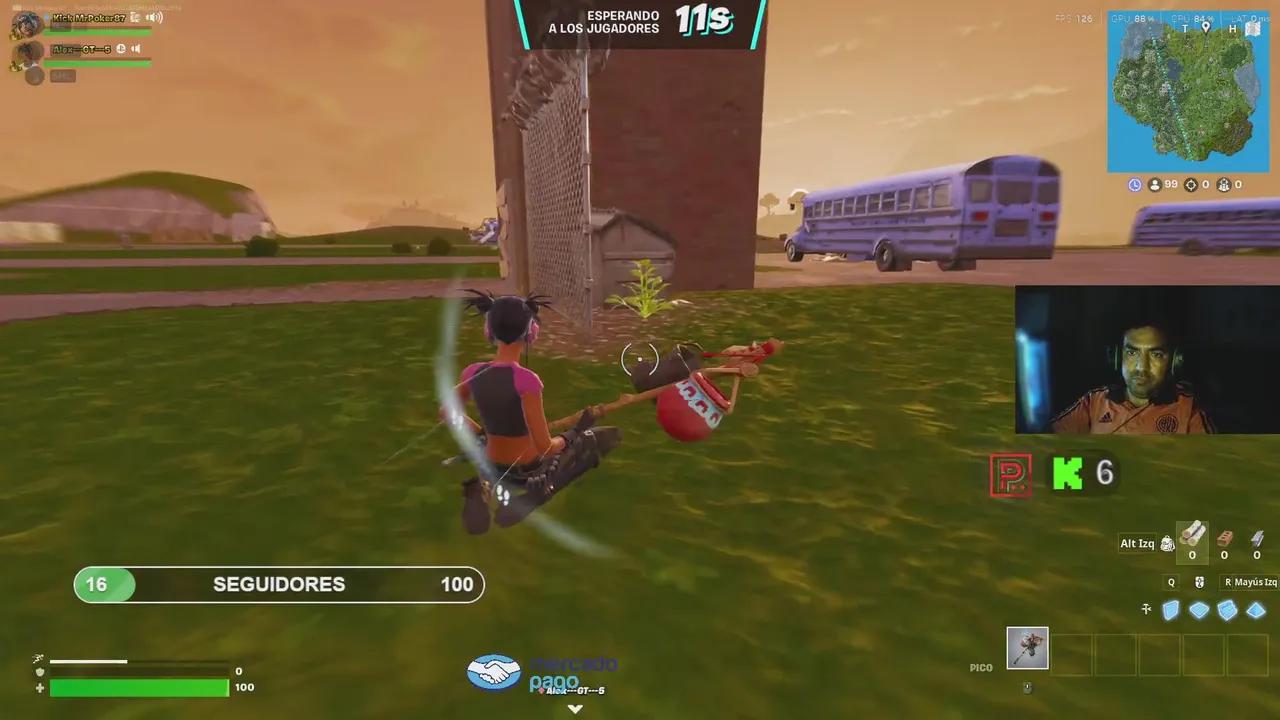Select the H hotspot label on the minimap
1280x720 pixels.
[1232, 29]
